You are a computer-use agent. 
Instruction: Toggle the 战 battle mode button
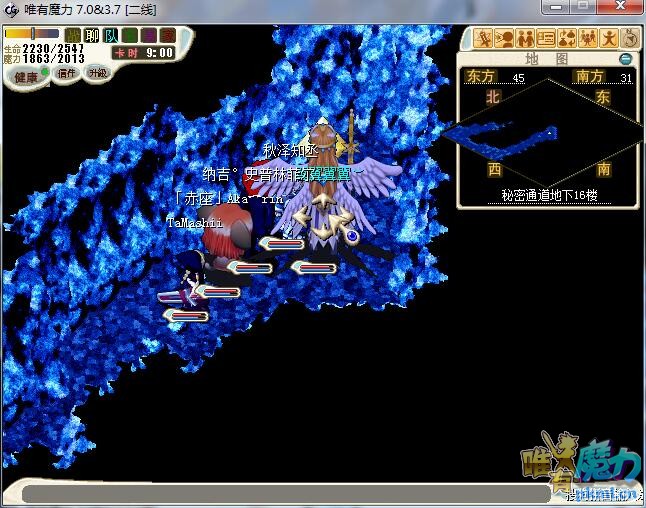73,35
